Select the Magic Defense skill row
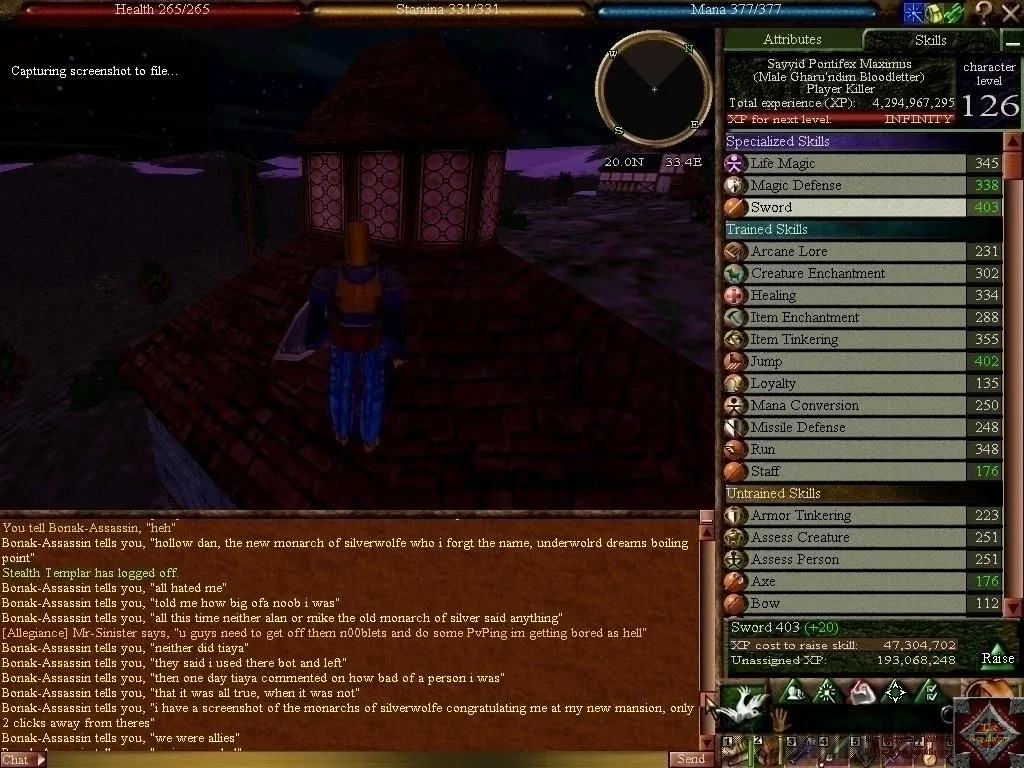 pos(845,186)
